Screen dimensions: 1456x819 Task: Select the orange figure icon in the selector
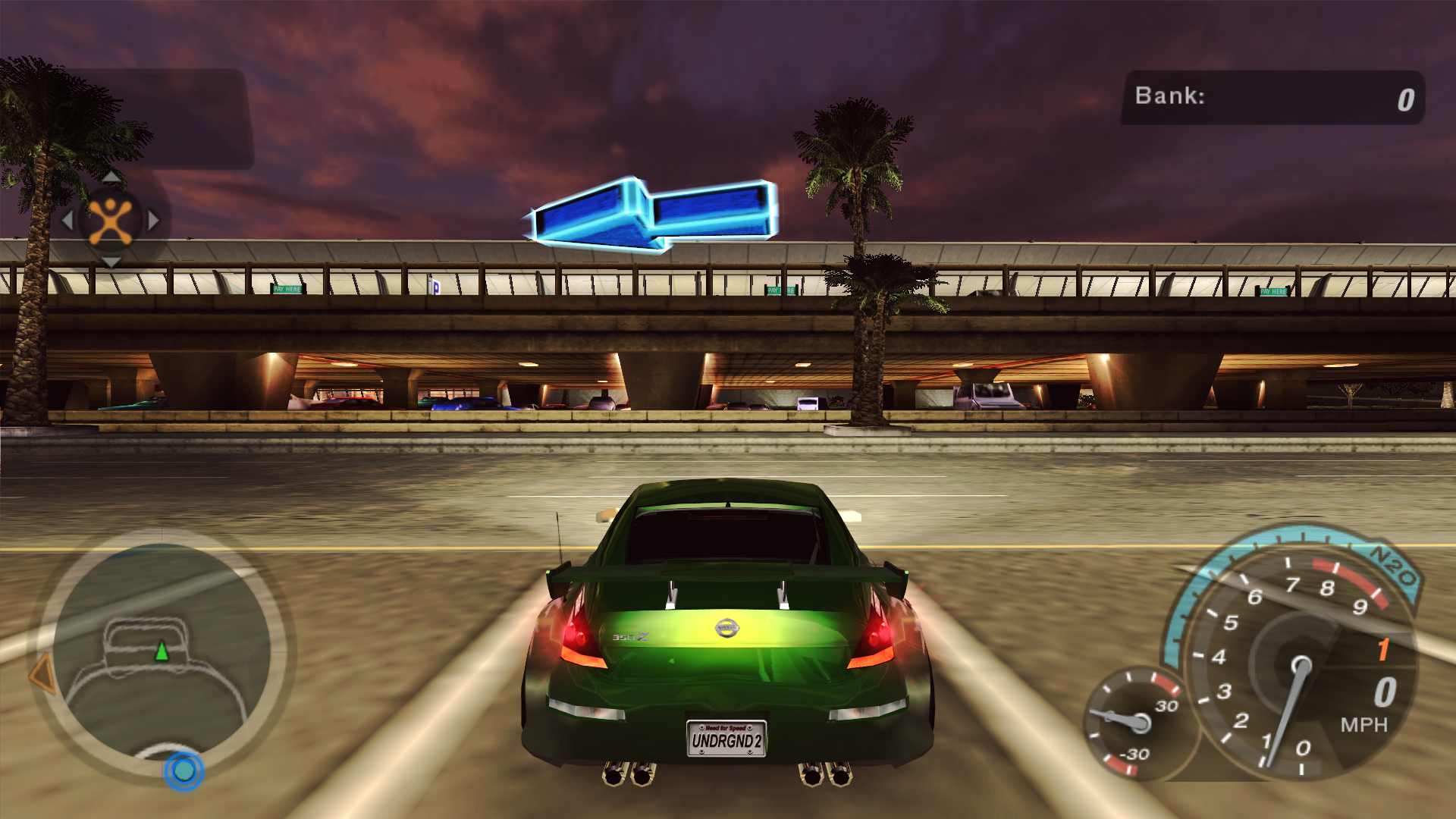coord(111,221)
